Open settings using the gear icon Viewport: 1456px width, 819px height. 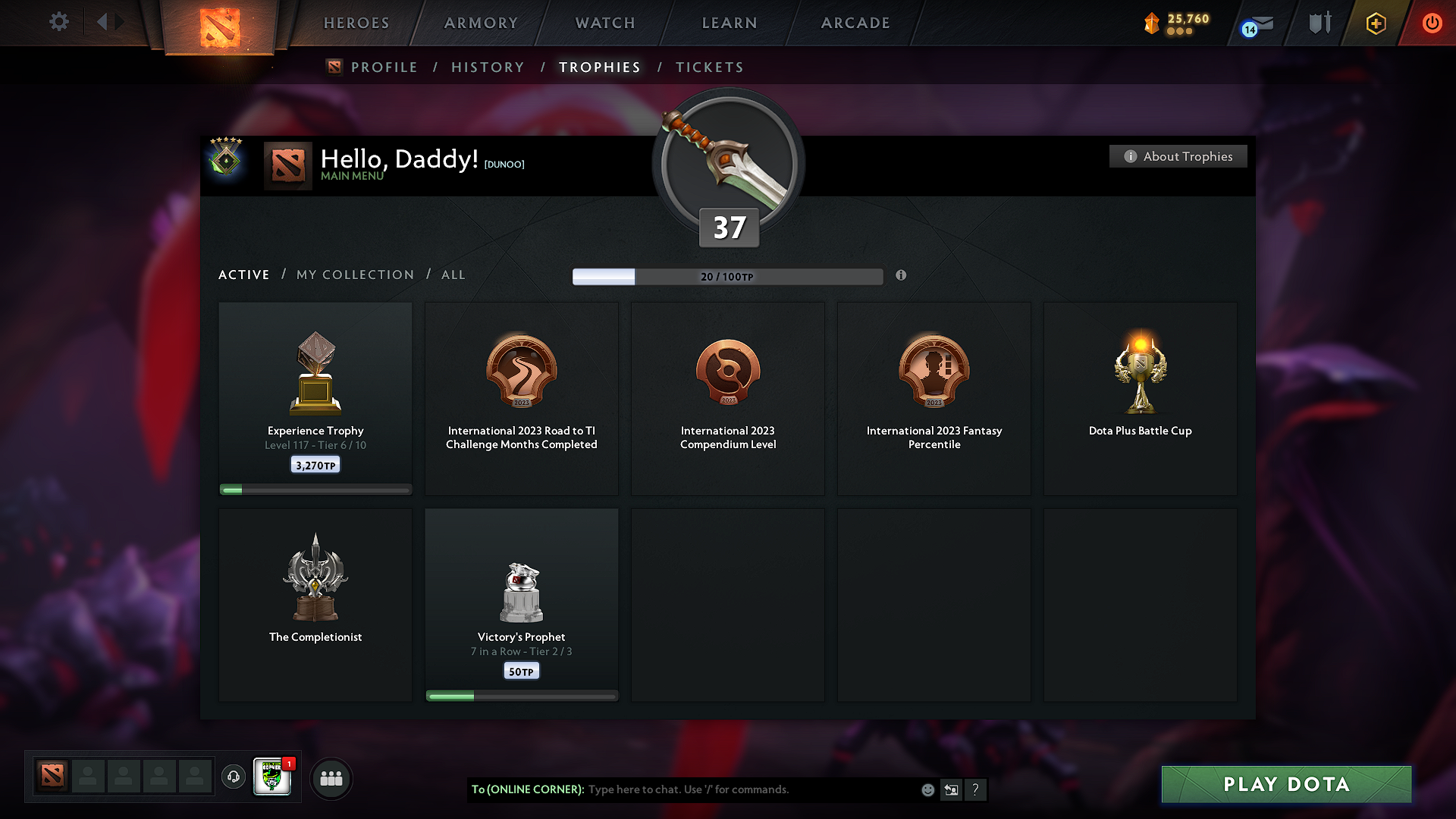pyautogui.click(x=58, y=22)
